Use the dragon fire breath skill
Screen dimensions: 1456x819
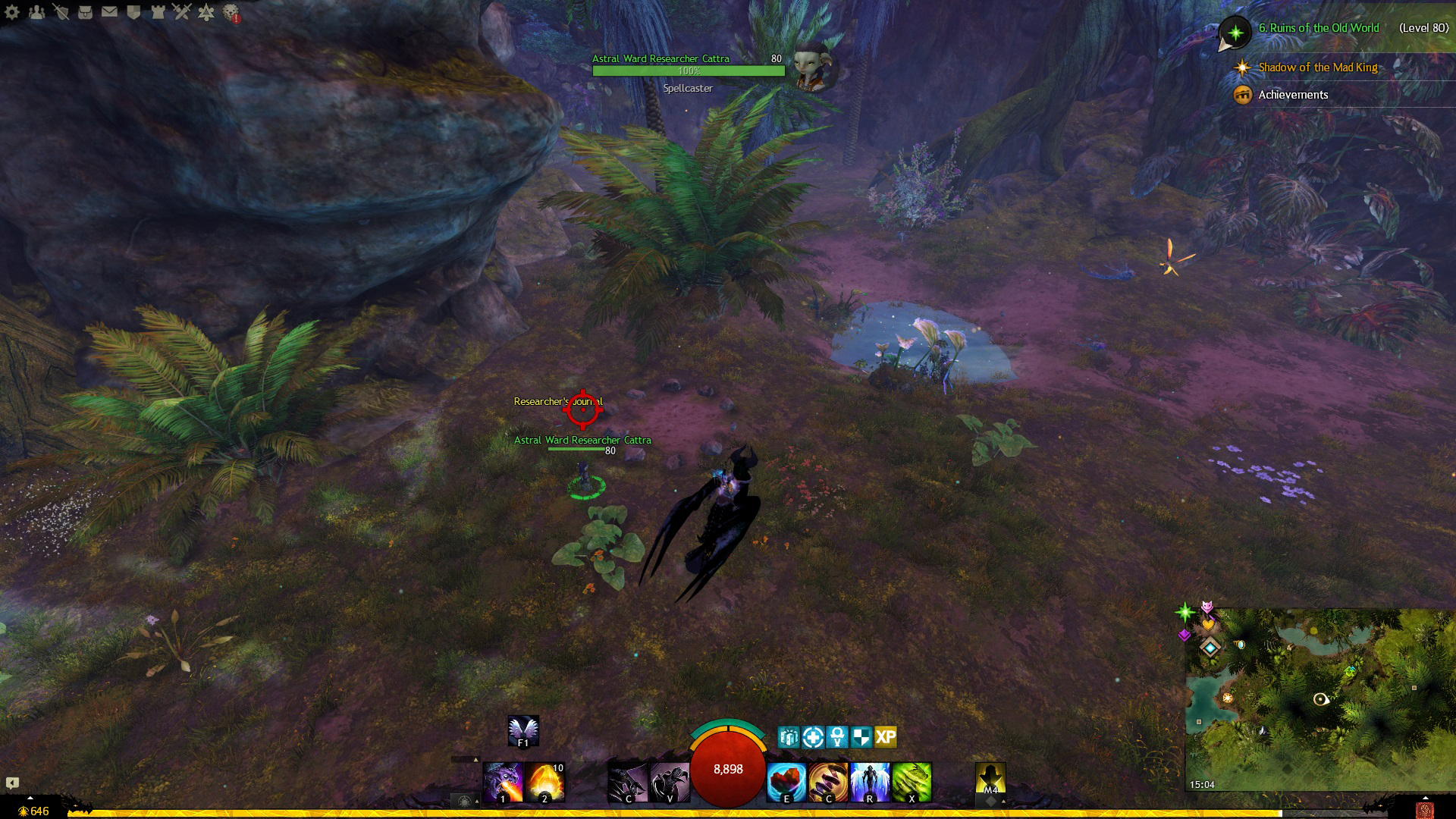point(503,783)
